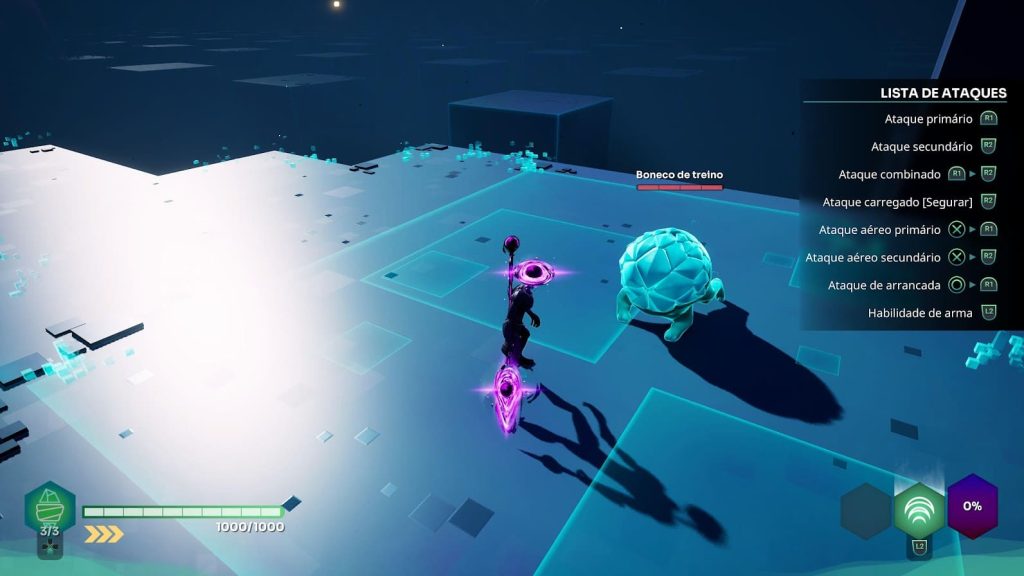
Task: Click the purple 0% ultimate hexagon
Action: coord(972,506)
